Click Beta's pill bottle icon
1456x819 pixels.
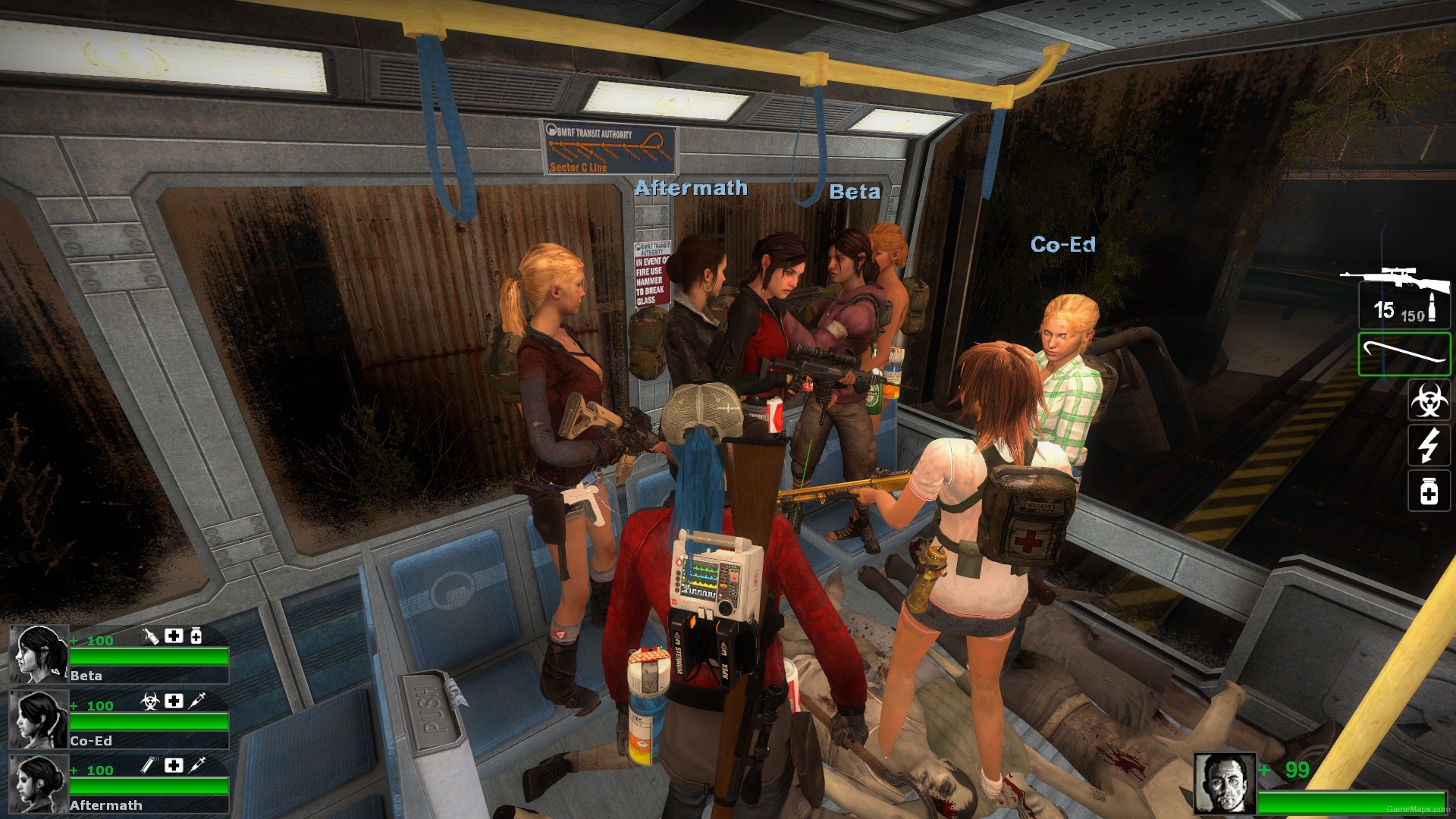(x=196, y=636)
